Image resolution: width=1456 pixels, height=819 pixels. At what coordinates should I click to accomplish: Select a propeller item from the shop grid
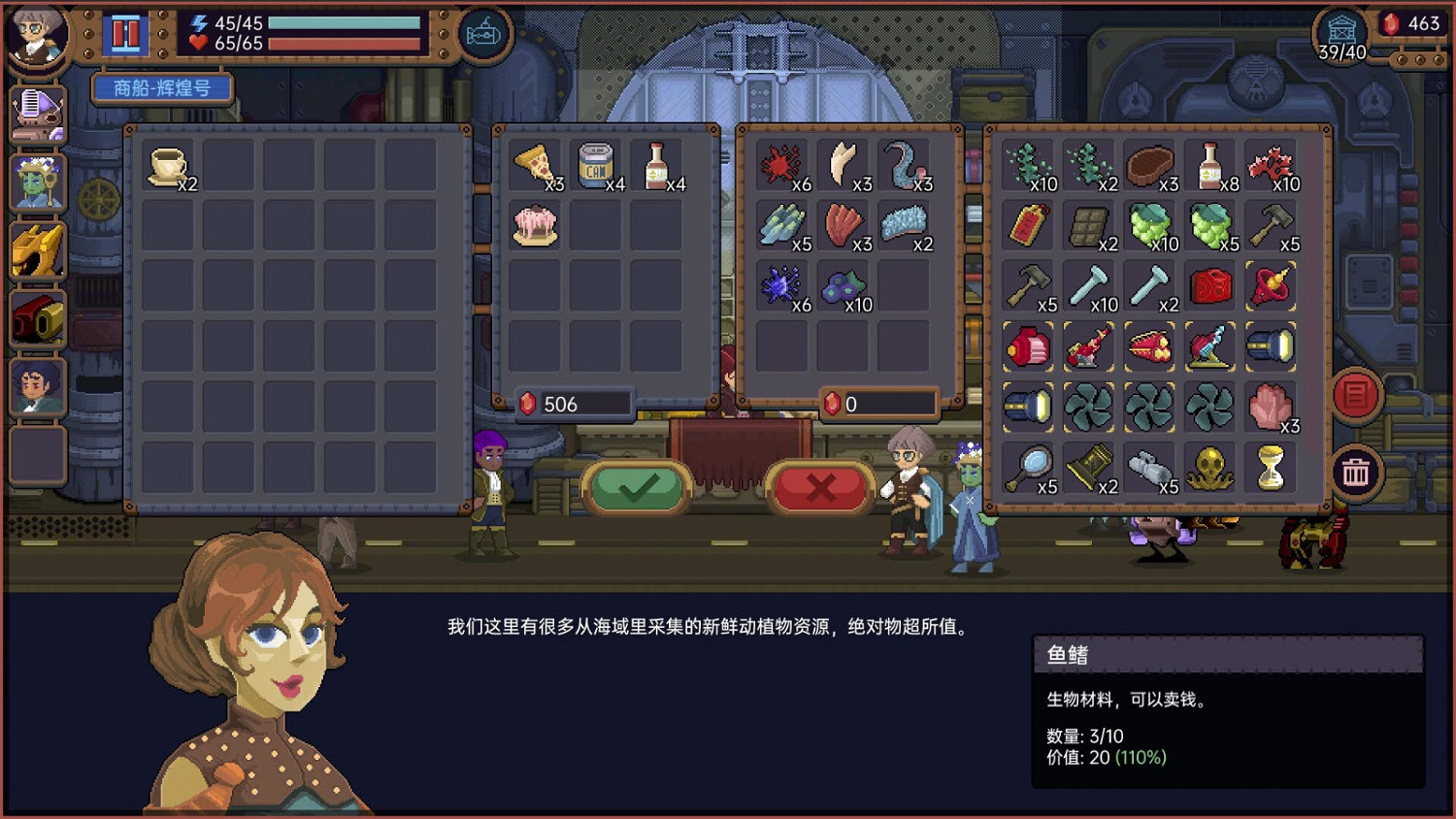(x=1089, y=406)
